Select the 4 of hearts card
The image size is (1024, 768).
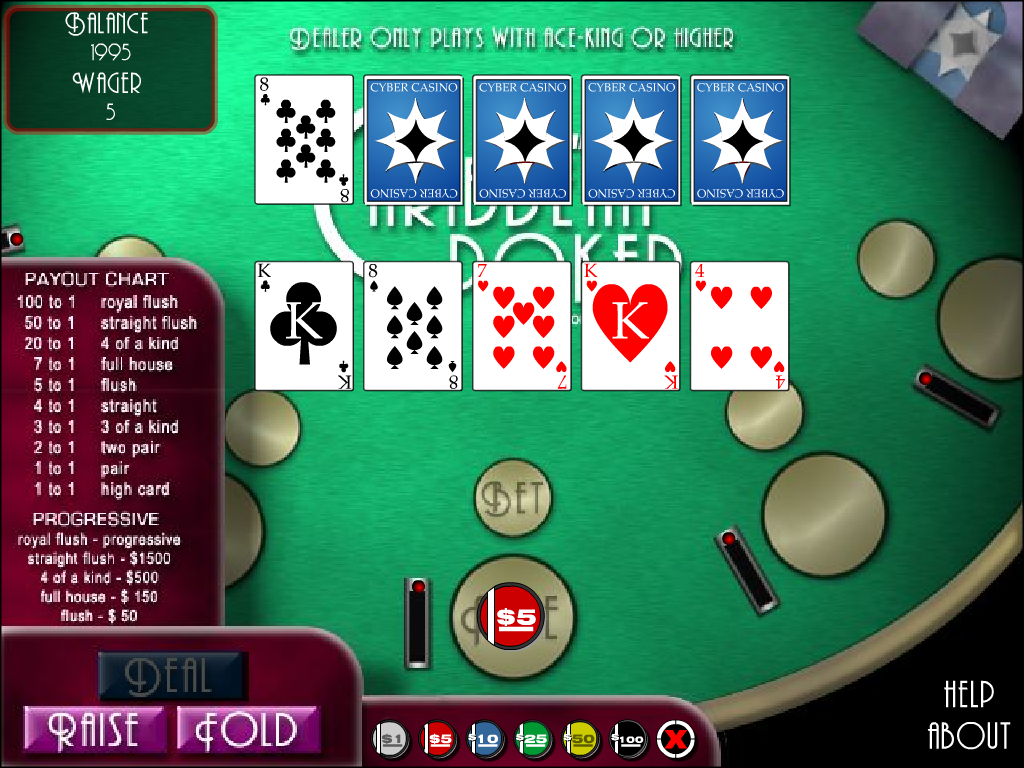[x=740, y=325]
